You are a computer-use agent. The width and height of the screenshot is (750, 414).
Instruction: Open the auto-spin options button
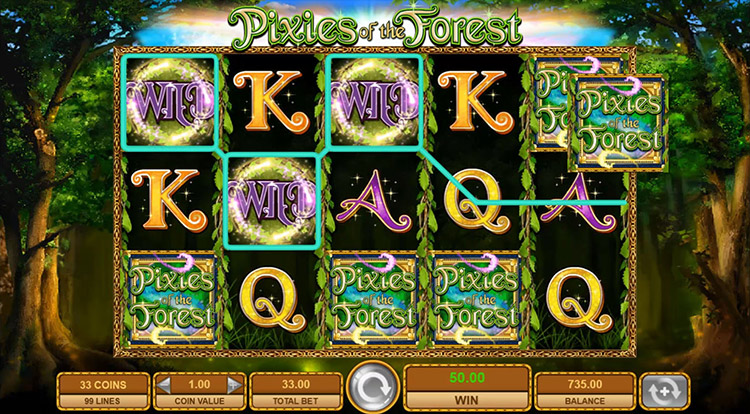(665, 389)
